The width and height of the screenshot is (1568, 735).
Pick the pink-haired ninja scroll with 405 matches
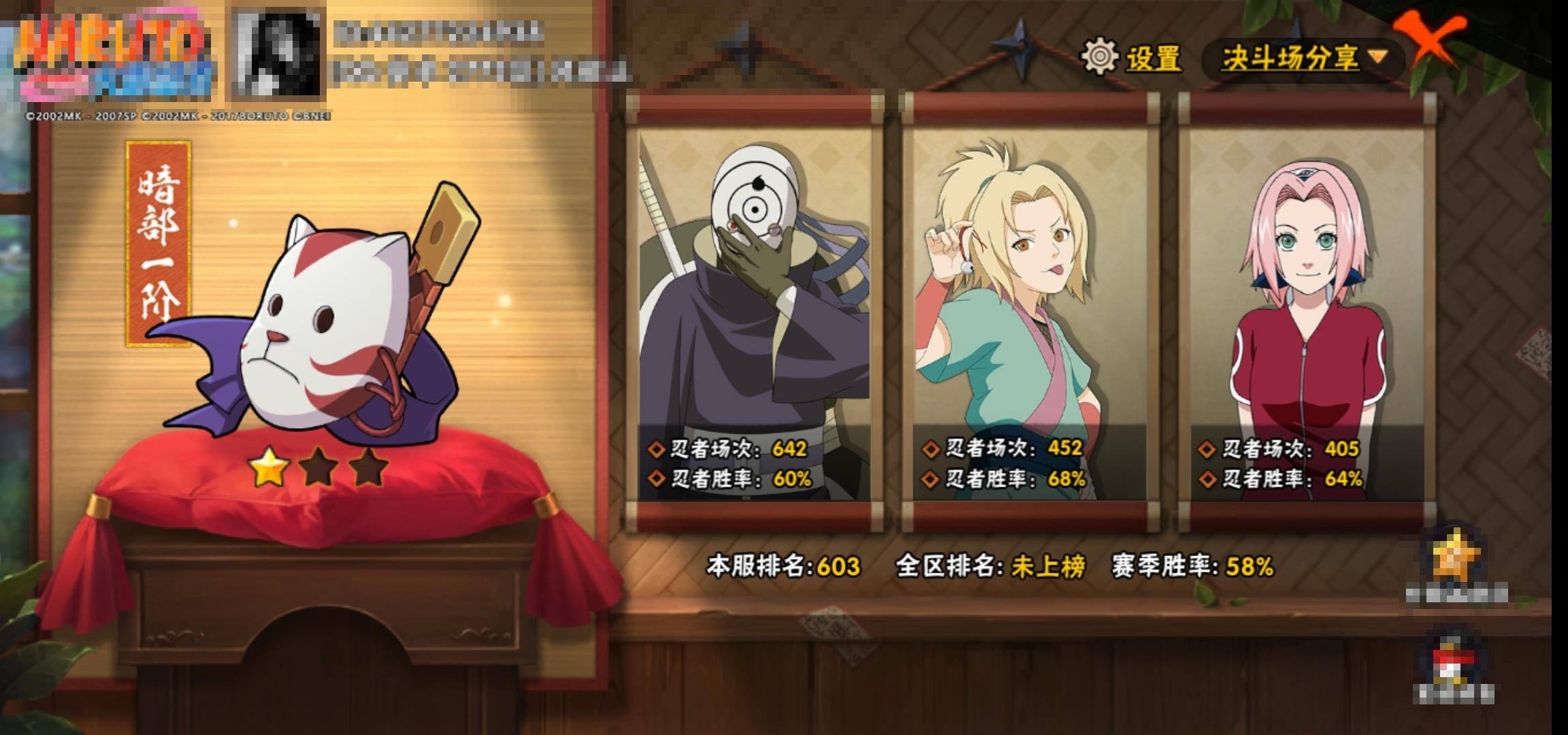(1307, 313)
